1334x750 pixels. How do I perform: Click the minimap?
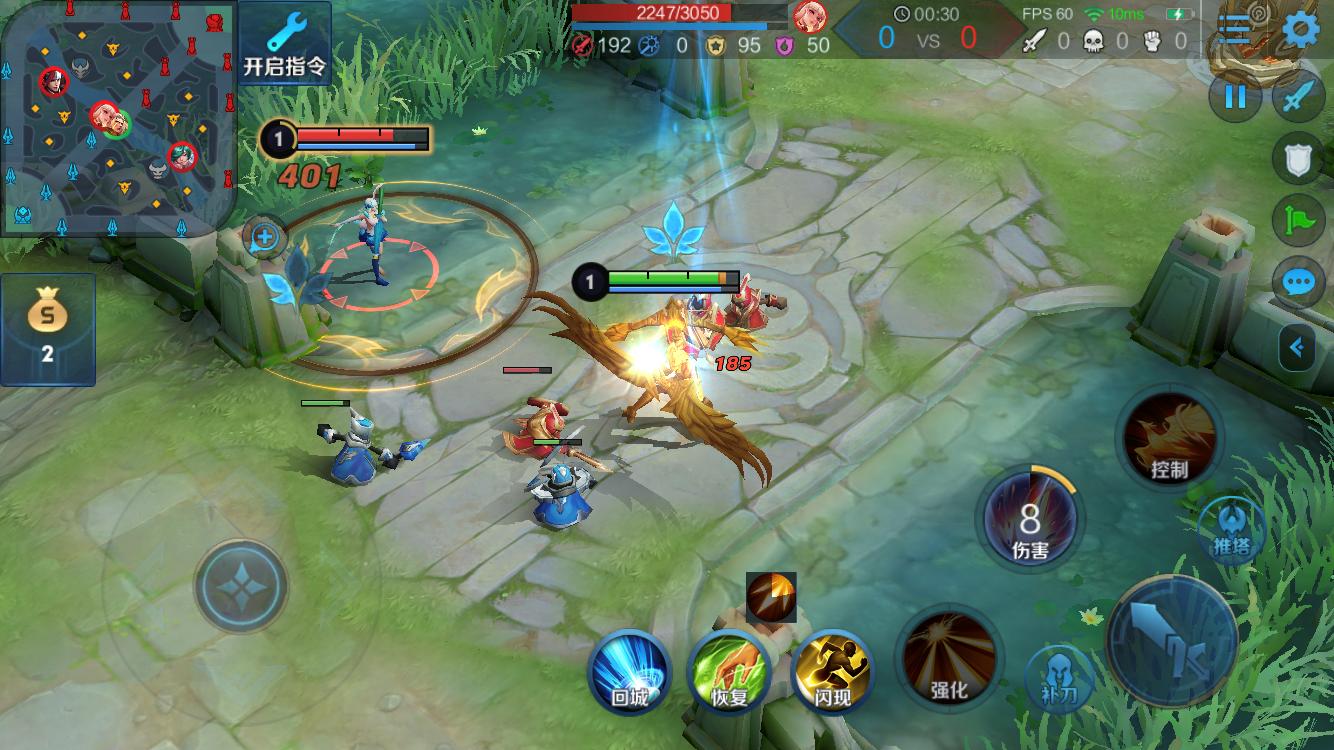click(x=117, y=118)
